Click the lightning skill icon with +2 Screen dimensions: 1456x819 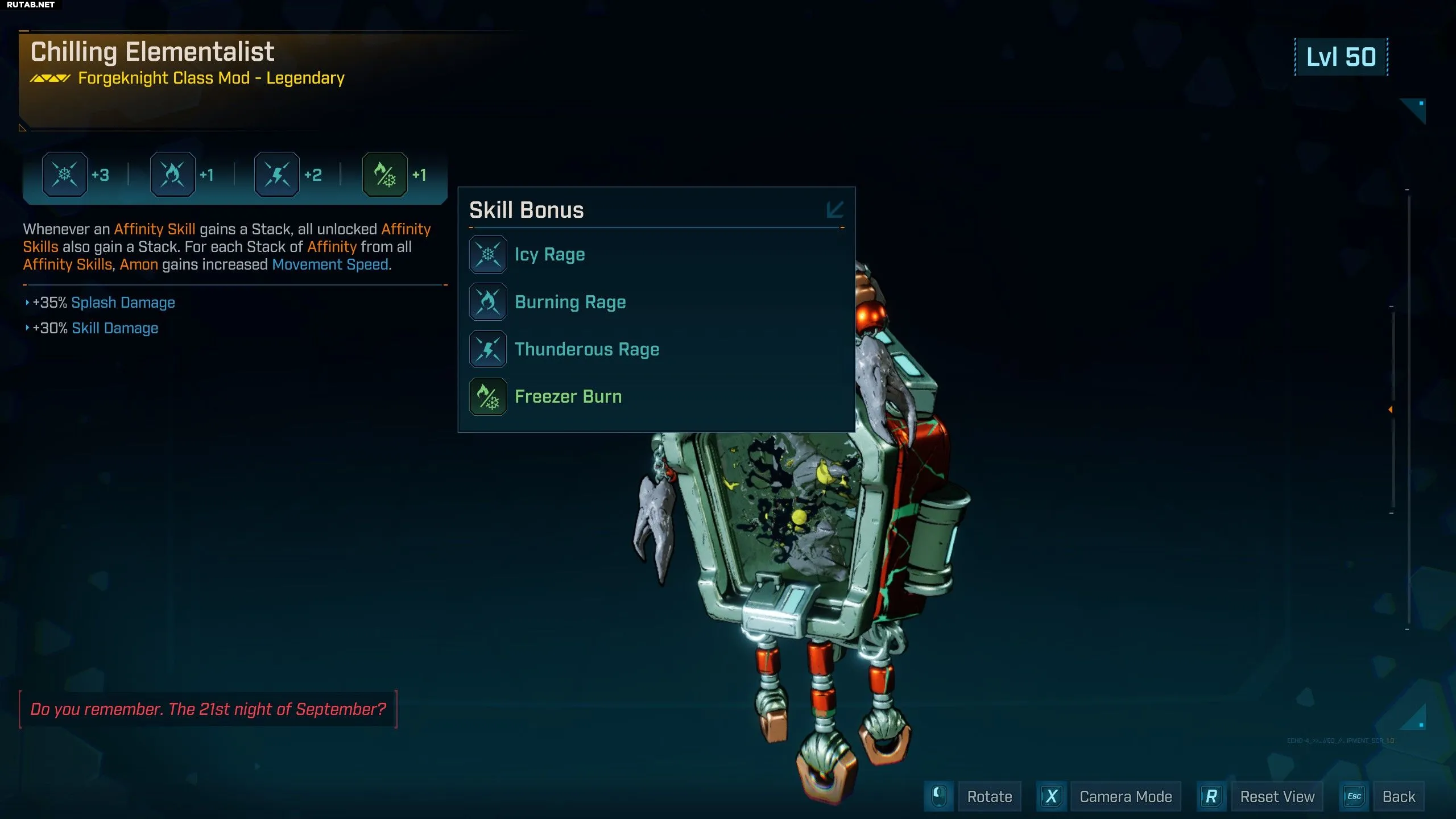[x=277, y=175]
